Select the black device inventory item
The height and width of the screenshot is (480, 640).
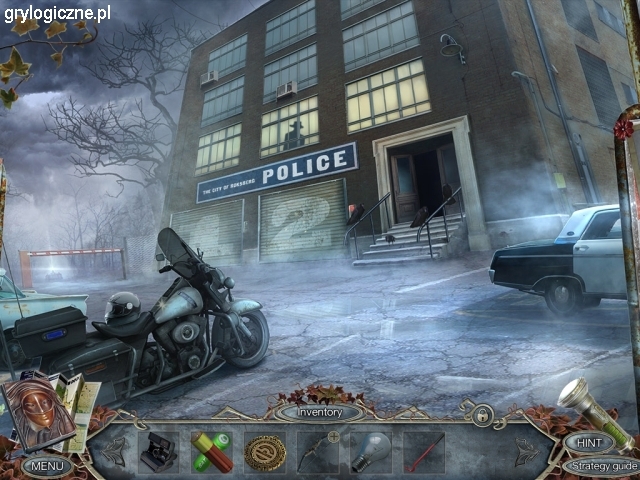[x=157, y=451]
